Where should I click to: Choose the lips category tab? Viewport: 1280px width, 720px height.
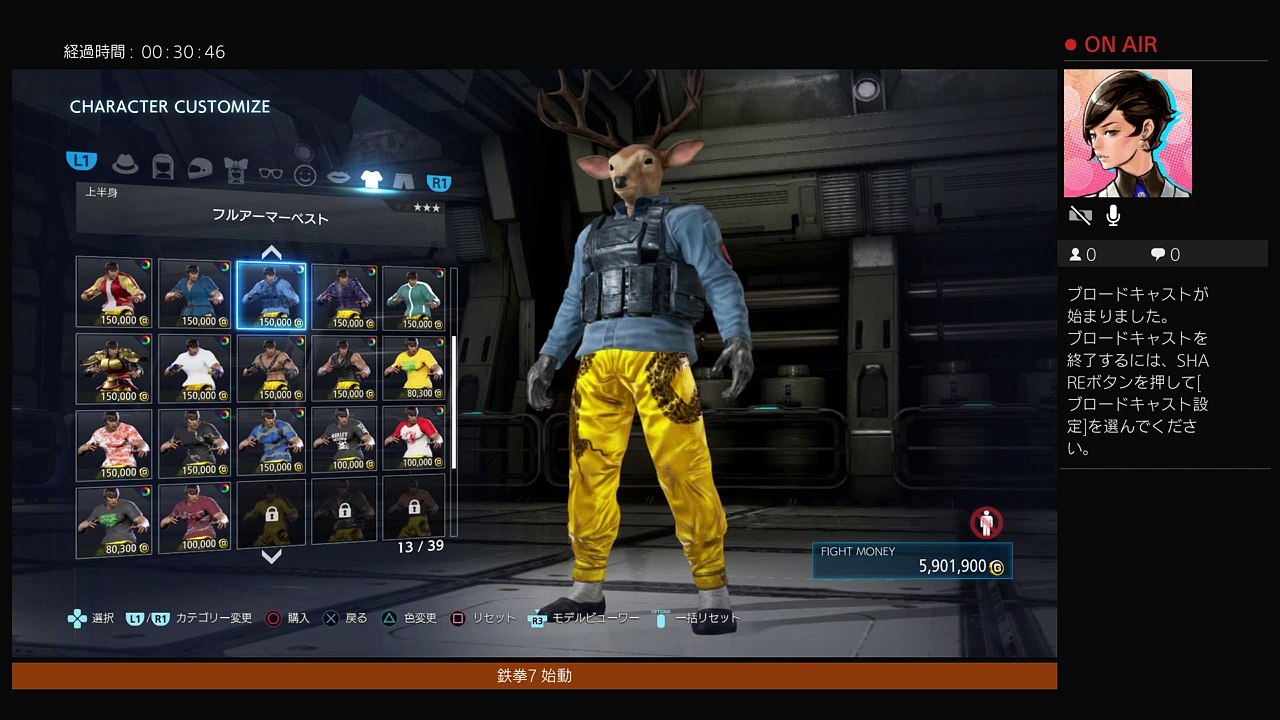(x=339, y=177)
